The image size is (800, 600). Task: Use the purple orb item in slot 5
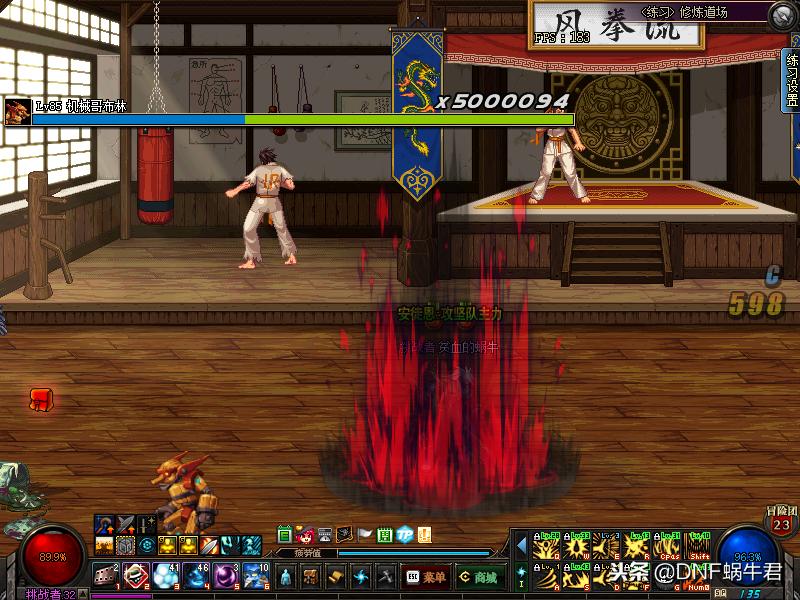[226, 575]
